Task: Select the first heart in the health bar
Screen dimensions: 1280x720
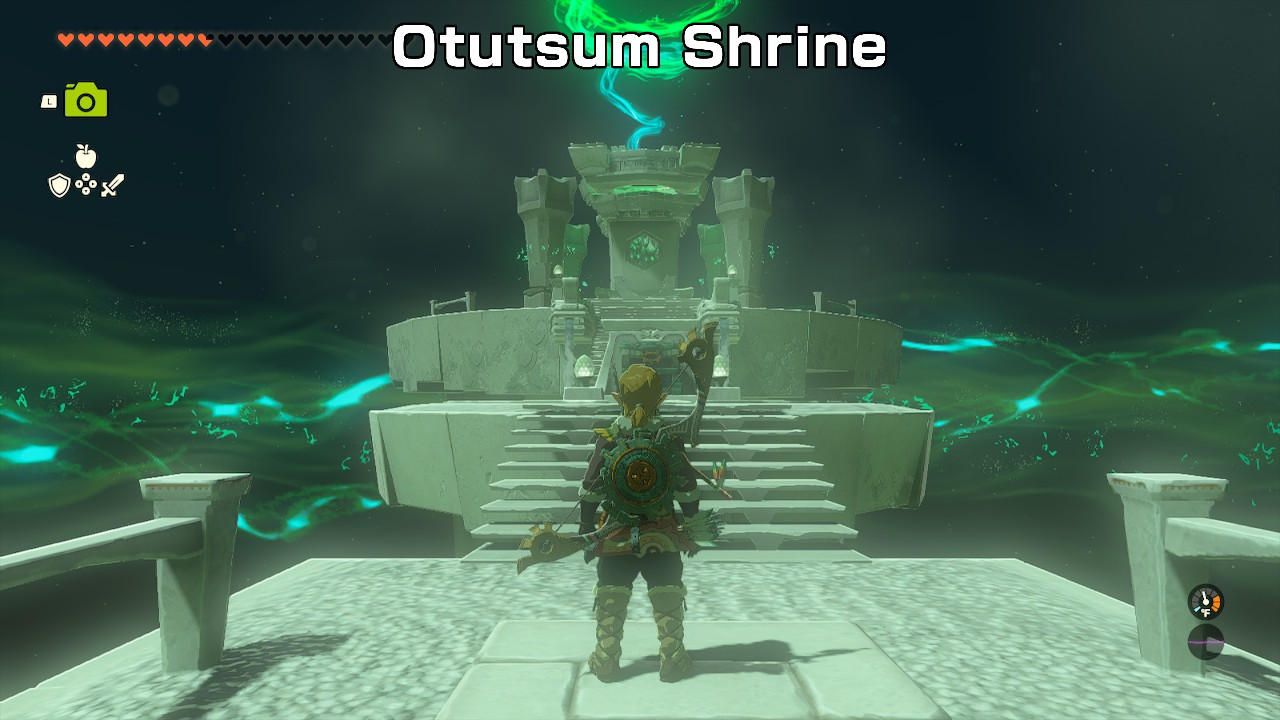Action: coord(65,41)
